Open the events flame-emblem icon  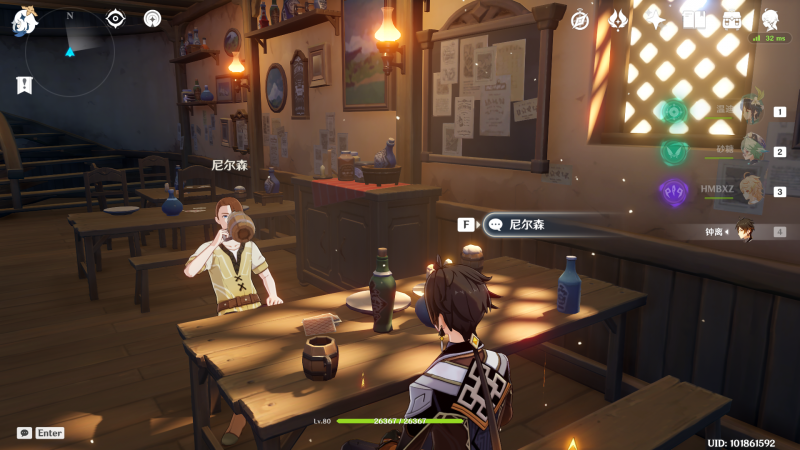[618, 19]
